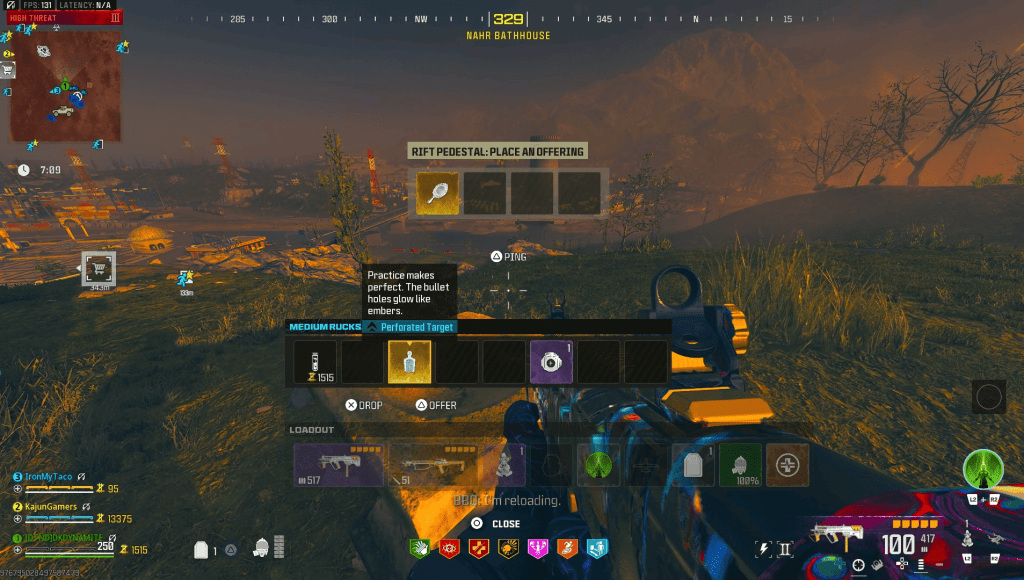Click the shopping cart waypoint marker
The width and height of the screenshot is (1024, 580).
(x=98, y=268)
